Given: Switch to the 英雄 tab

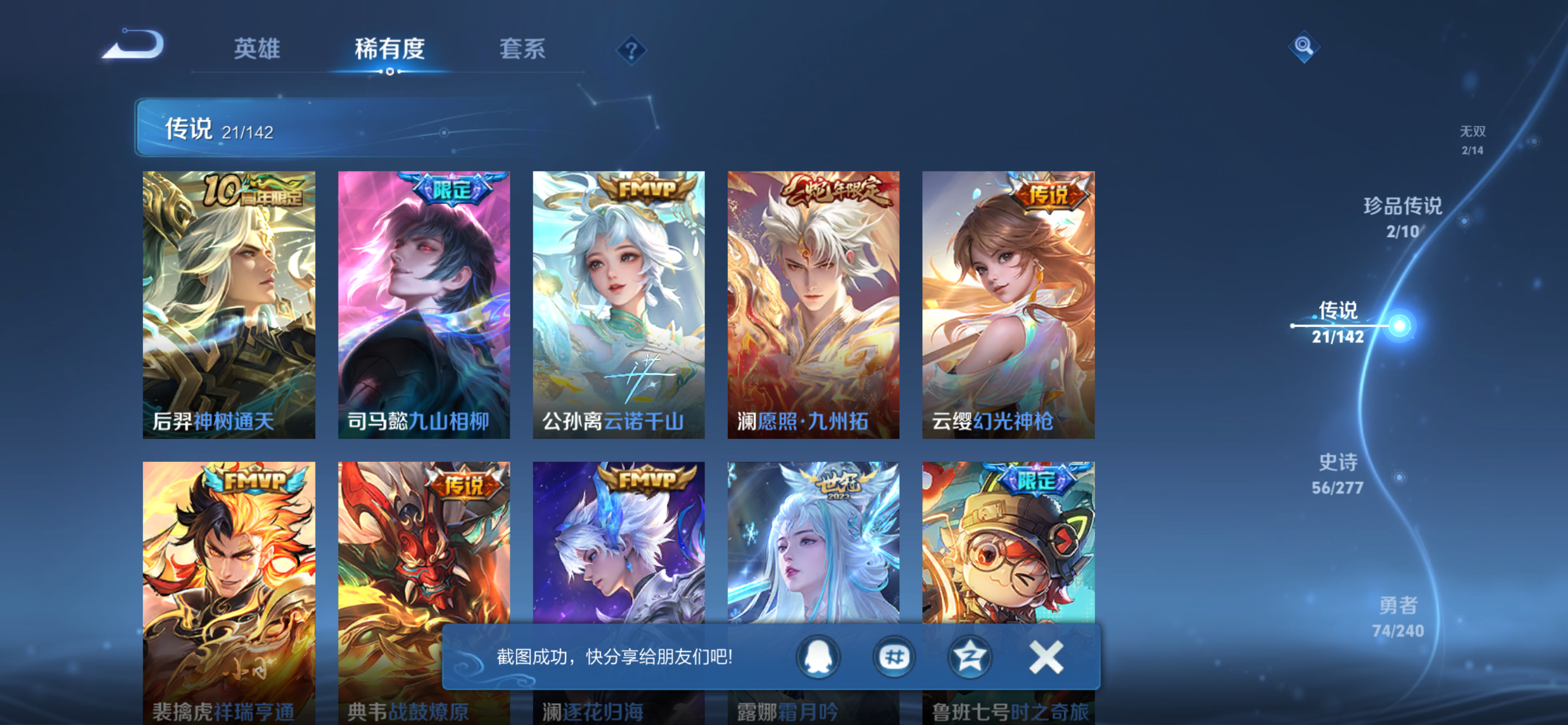Looking at the screenshot, I should (257, 50).
